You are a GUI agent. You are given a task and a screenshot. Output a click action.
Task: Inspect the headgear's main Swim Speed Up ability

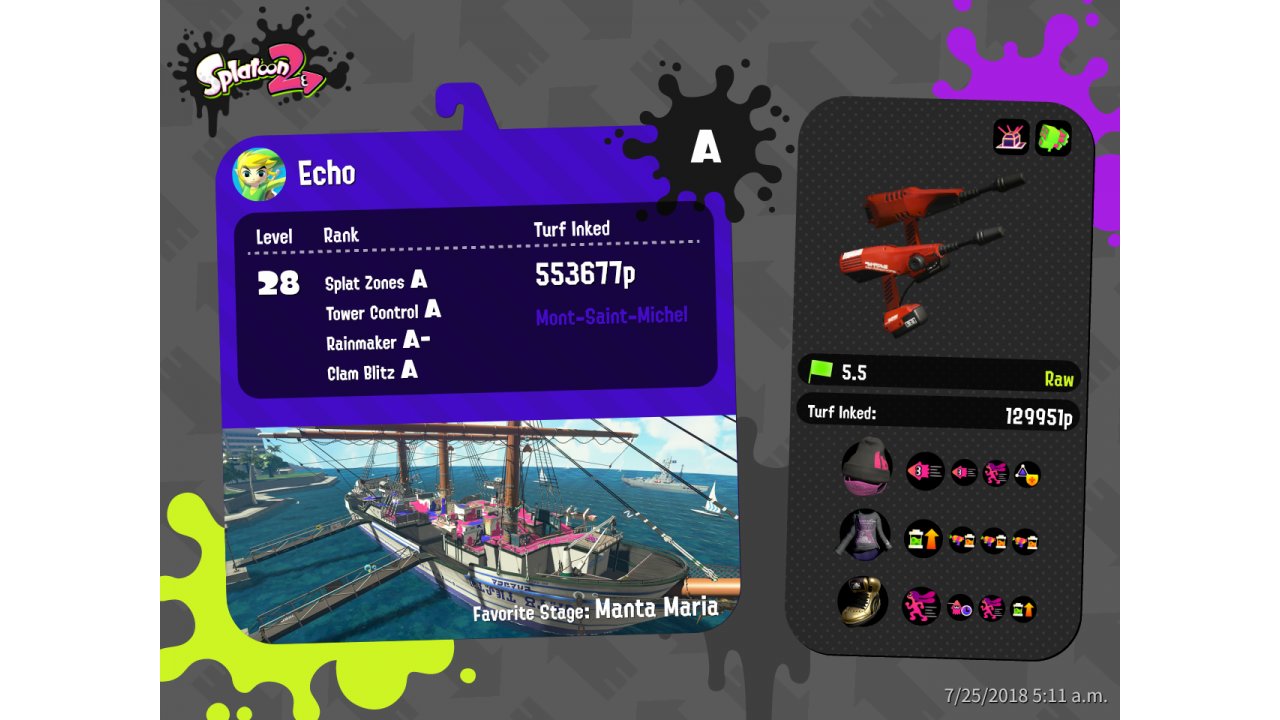(925, 471)
